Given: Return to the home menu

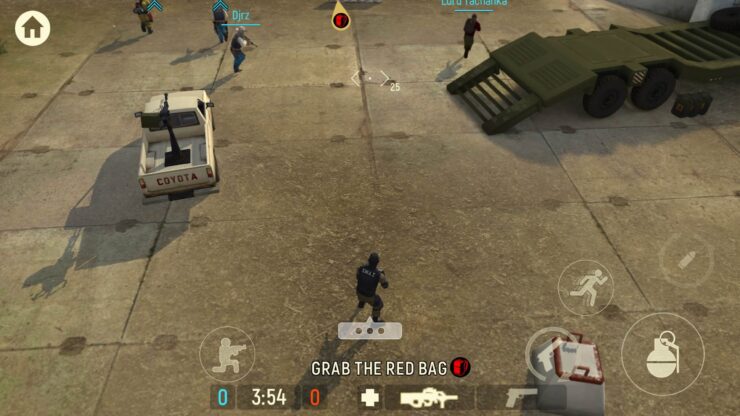Looking at the screenshot, I should tap(32, 28).
